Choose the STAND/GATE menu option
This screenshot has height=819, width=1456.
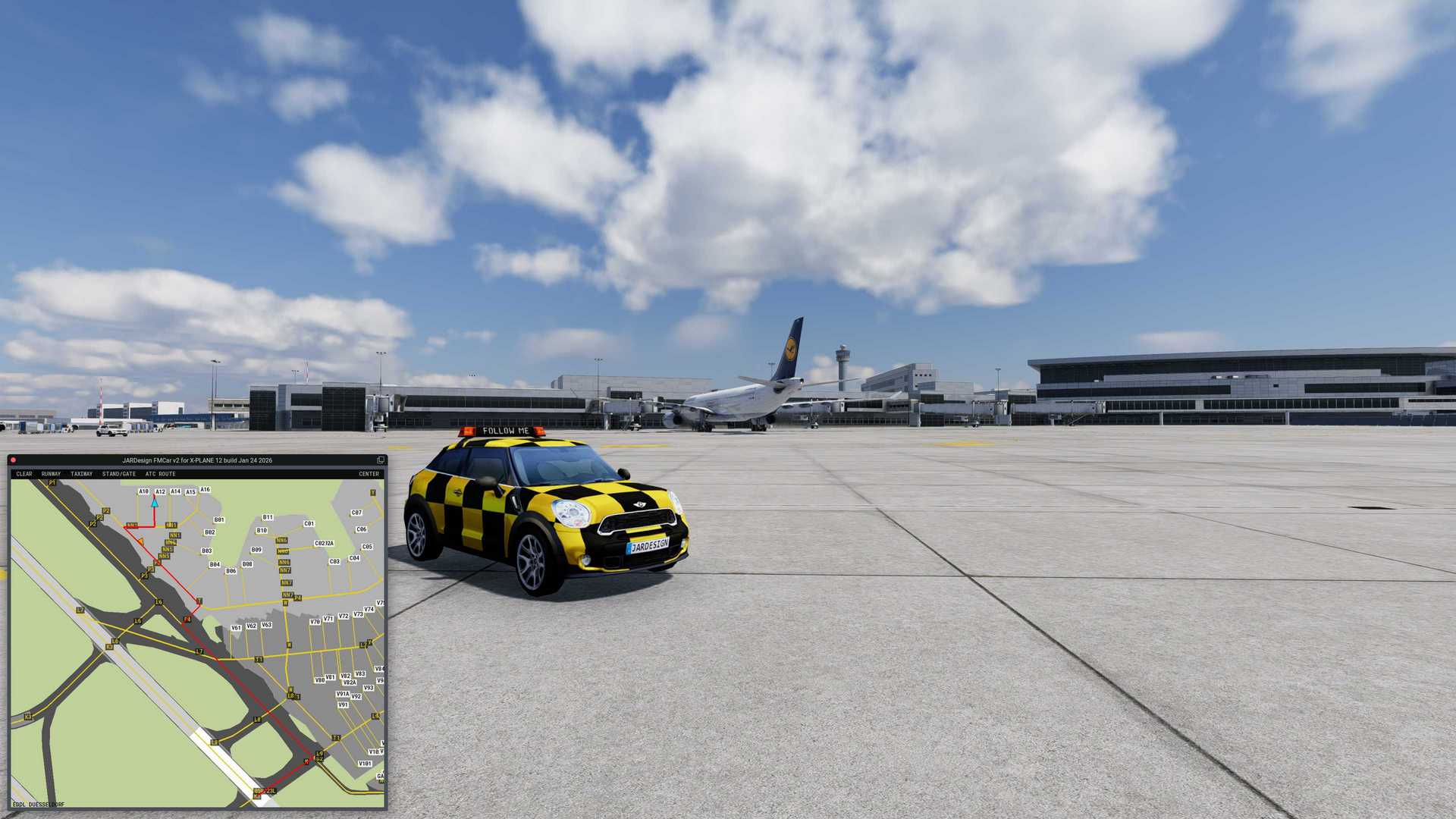[119, 474]
